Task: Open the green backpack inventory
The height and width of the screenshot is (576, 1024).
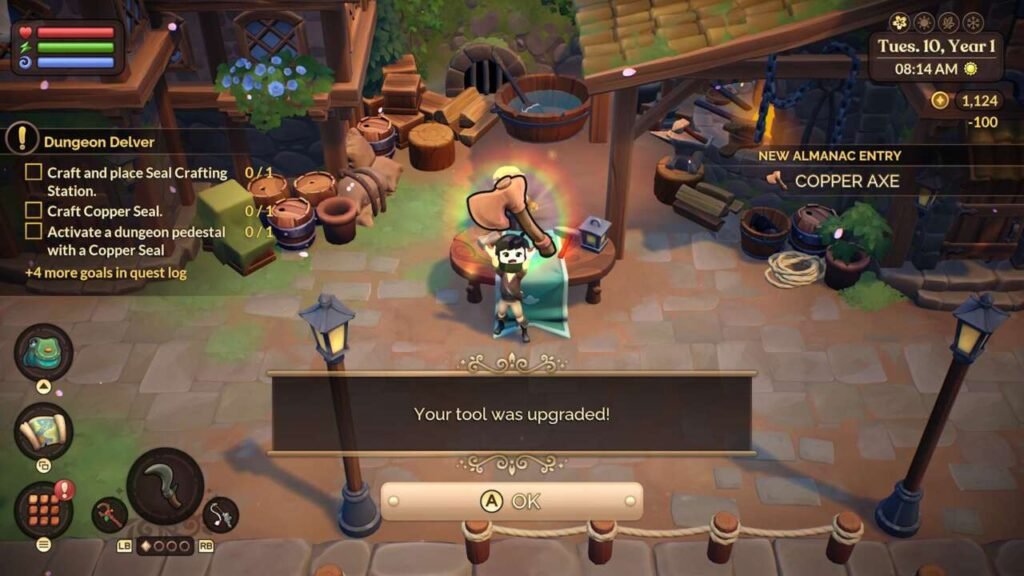Action: coord(43,352)
